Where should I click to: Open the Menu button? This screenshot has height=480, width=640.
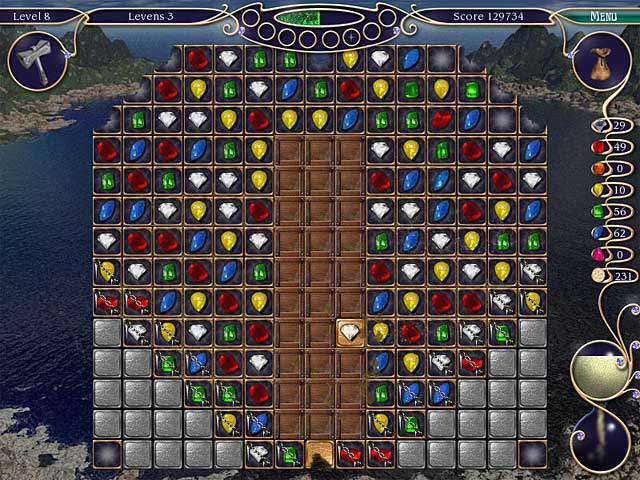[x=603, y=17]
